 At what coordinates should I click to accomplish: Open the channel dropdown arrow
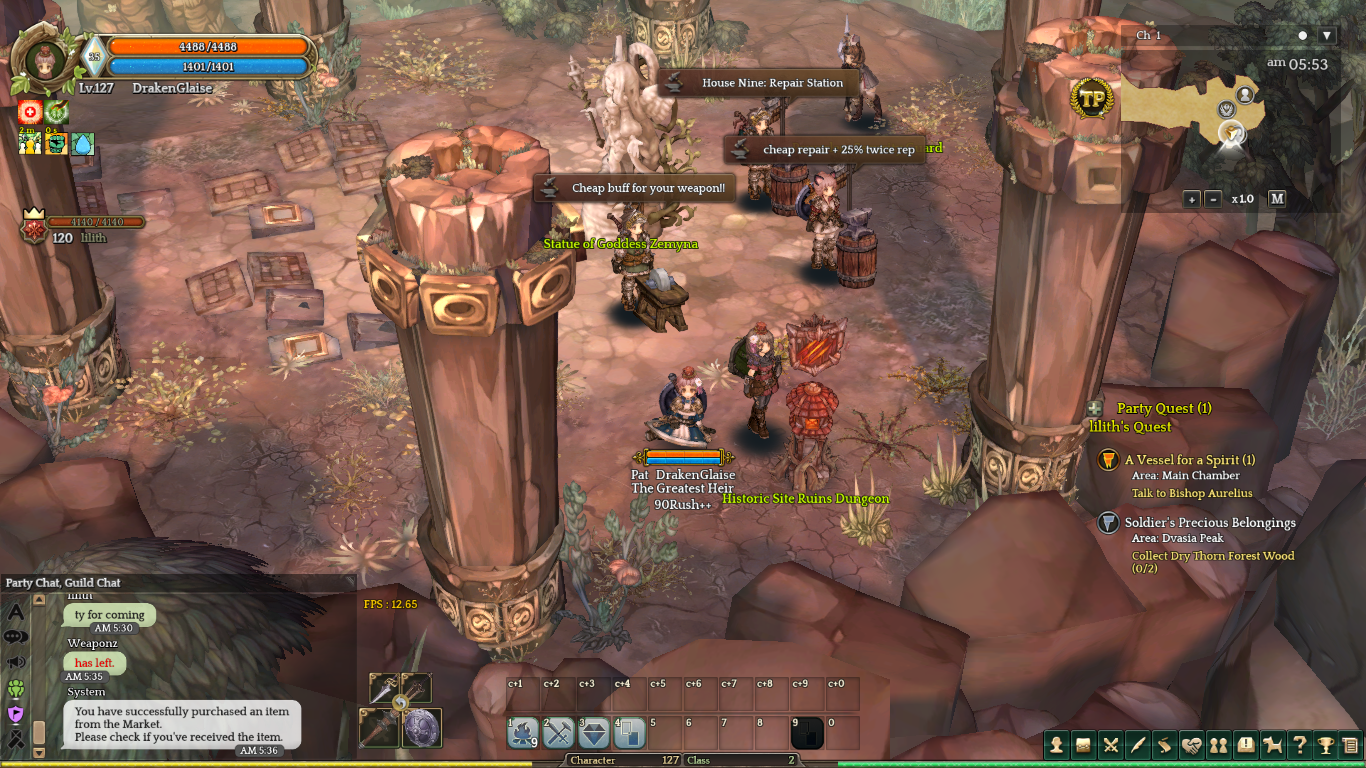tap(1327, 36)
